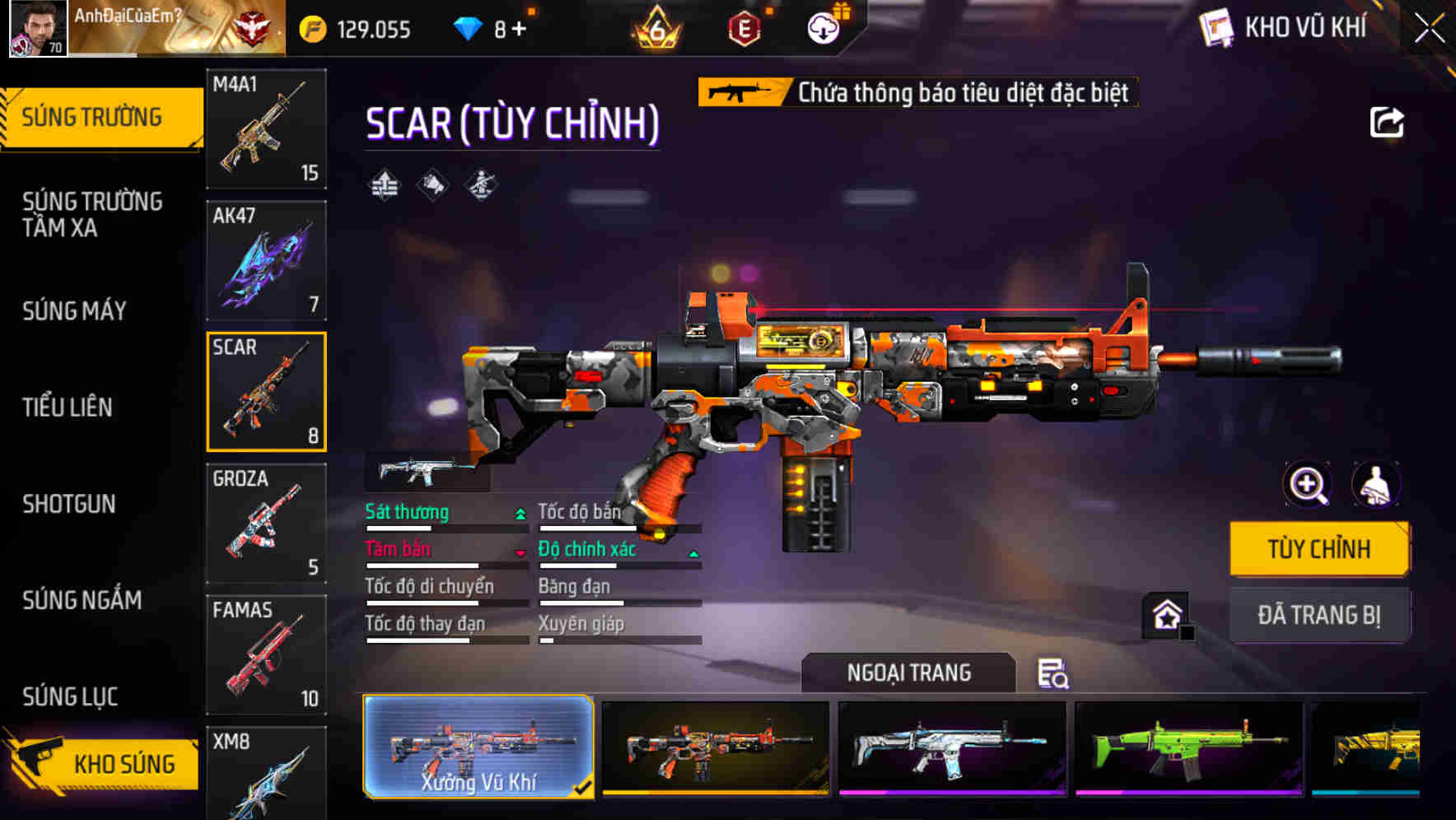Click the golden crown level 6 rank icon

click(x=655, y=26)
